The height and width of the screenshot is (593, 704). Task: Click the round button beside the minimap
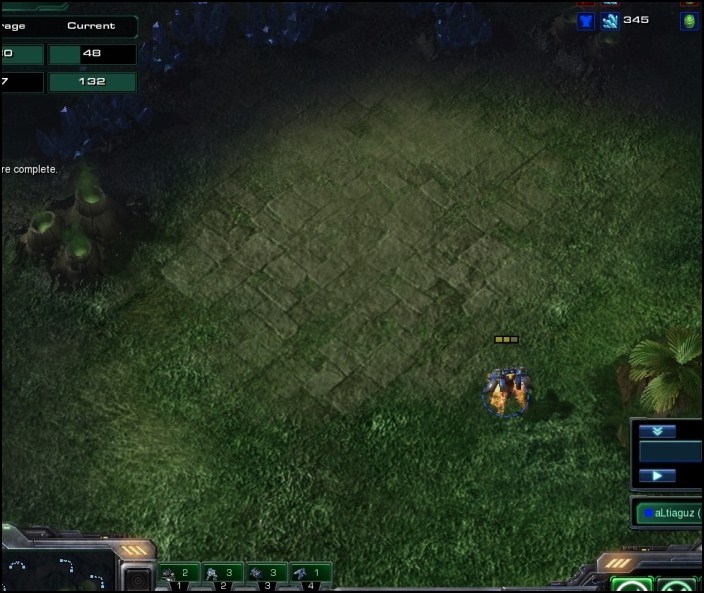tap(136, 579)
